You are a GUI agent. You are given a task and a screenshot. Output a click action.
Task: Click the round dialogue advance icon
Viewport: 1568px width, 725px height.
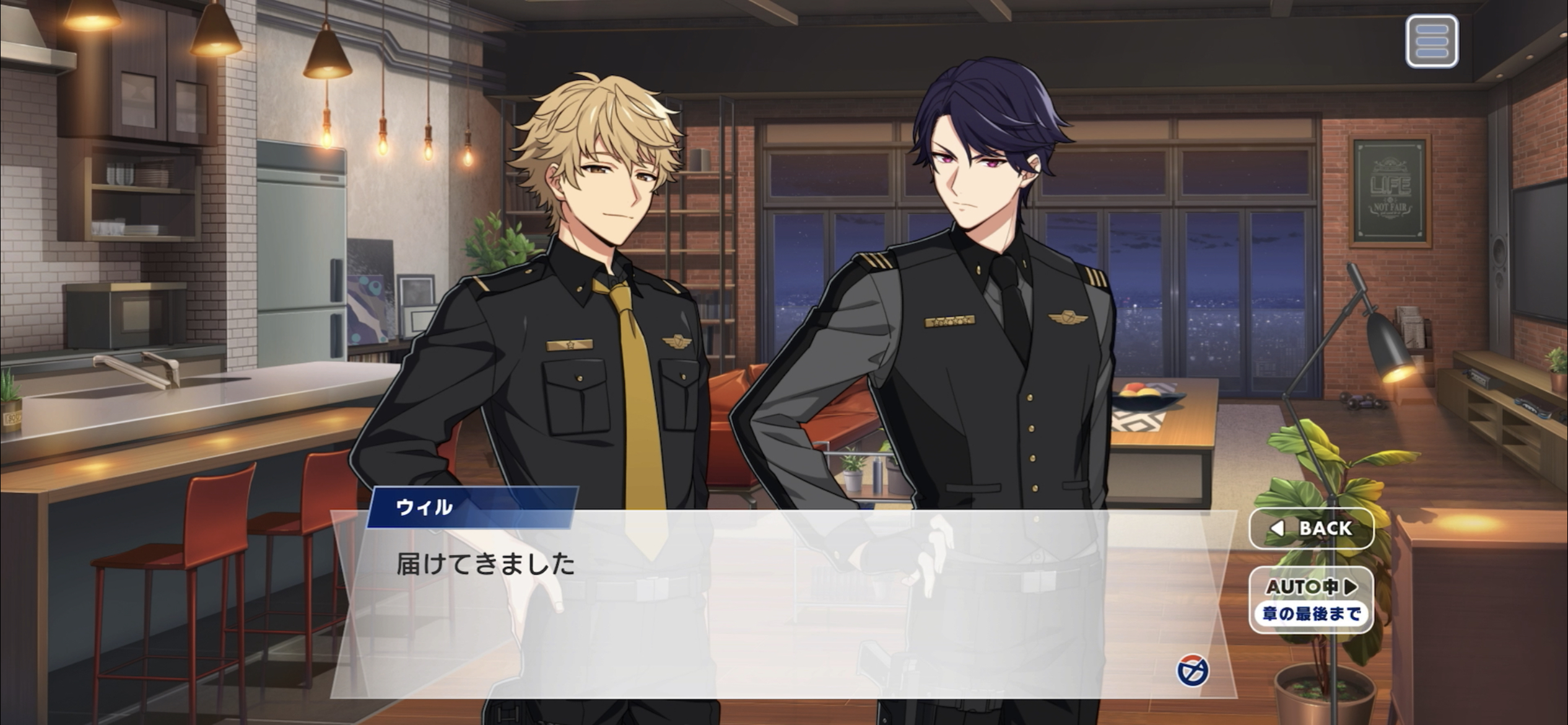pos(1192,670)
